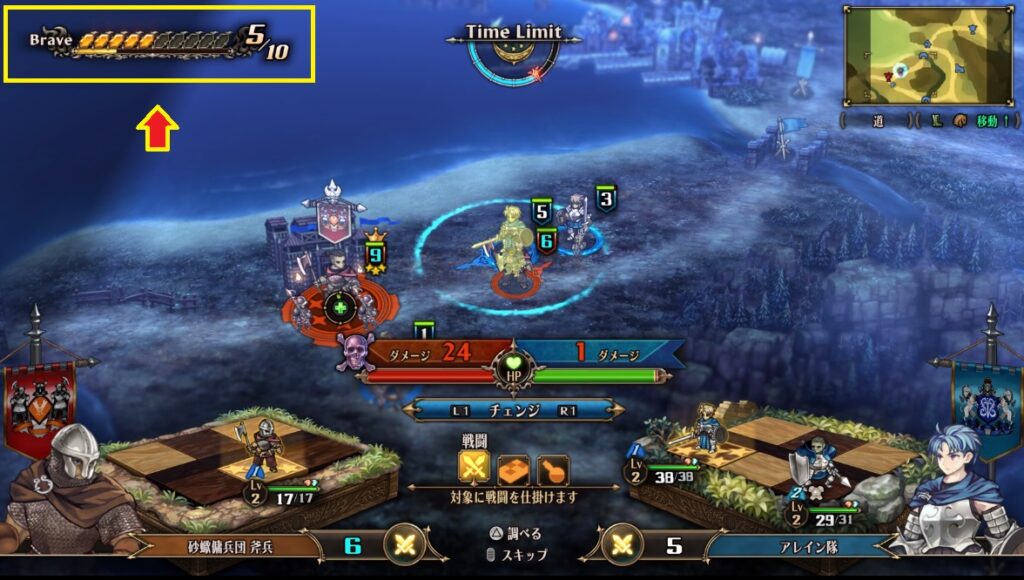Click the チェンジ unit change bar
1024x580 pixels.
point(514,410)
